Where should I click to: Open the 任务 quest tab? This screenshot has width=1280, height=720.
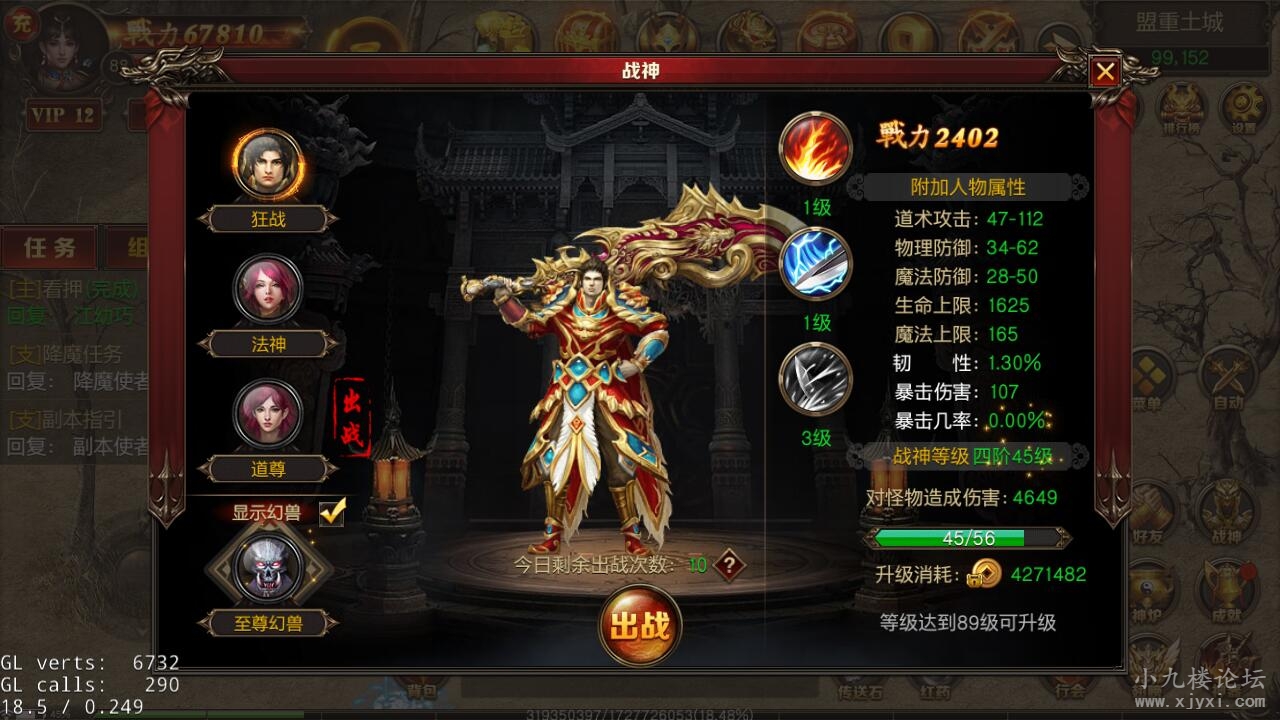pyautogui.click(x=50, y=248)
